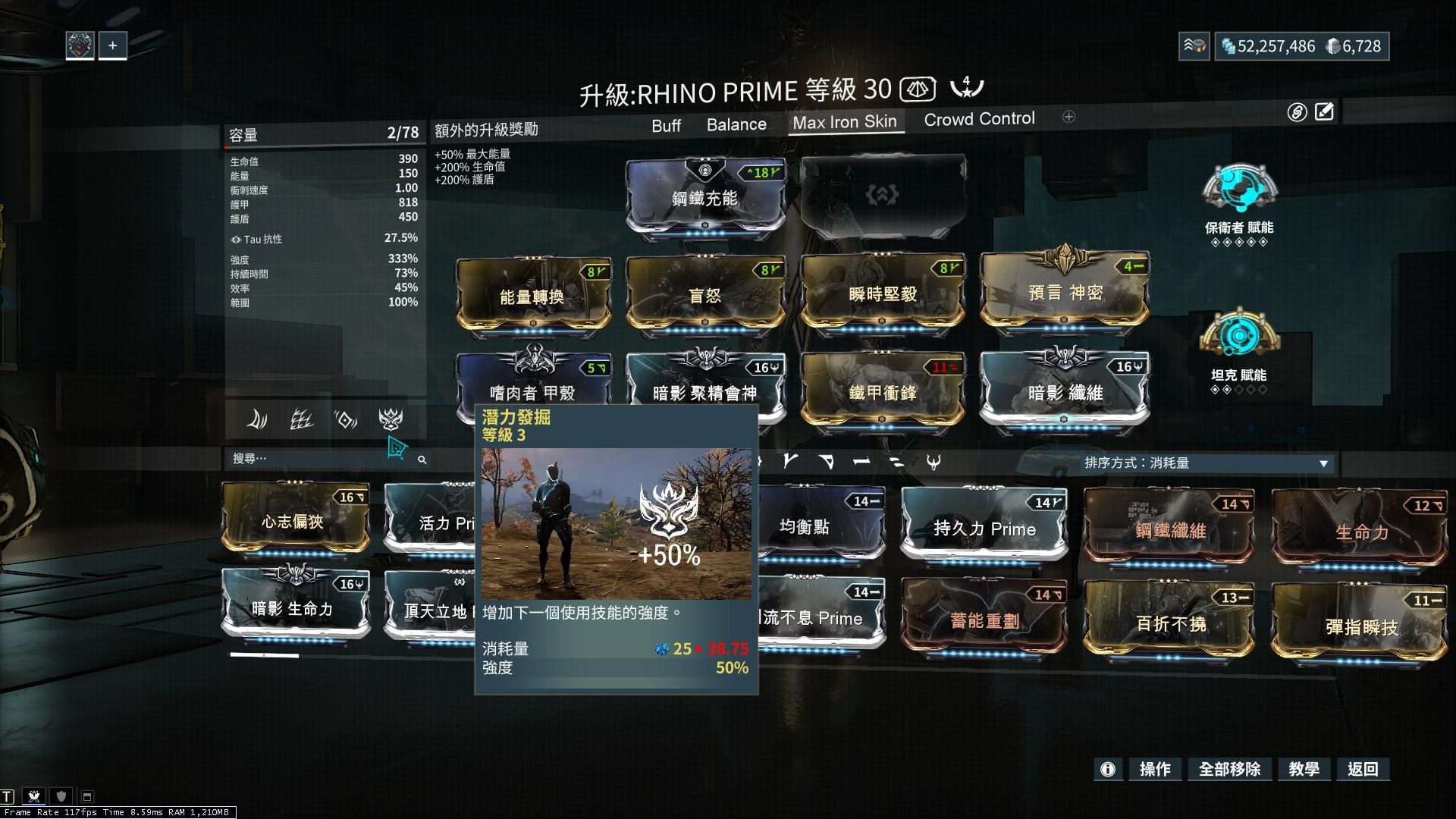
Task: Select the Balance configuration tab
Action: [x=736, y=124]
